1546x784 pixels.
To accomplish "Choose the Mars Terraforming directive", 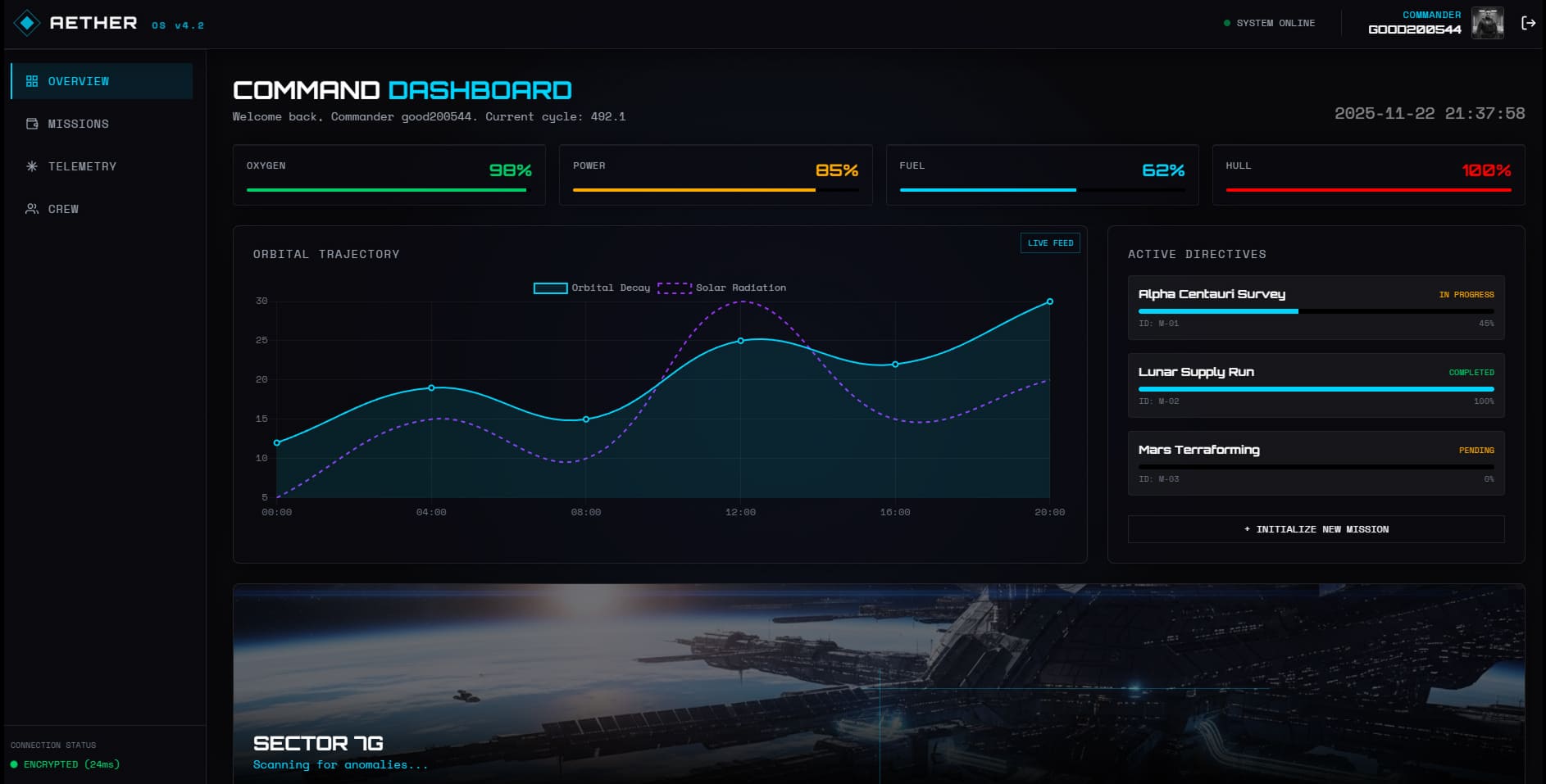I will [1316, 463].
